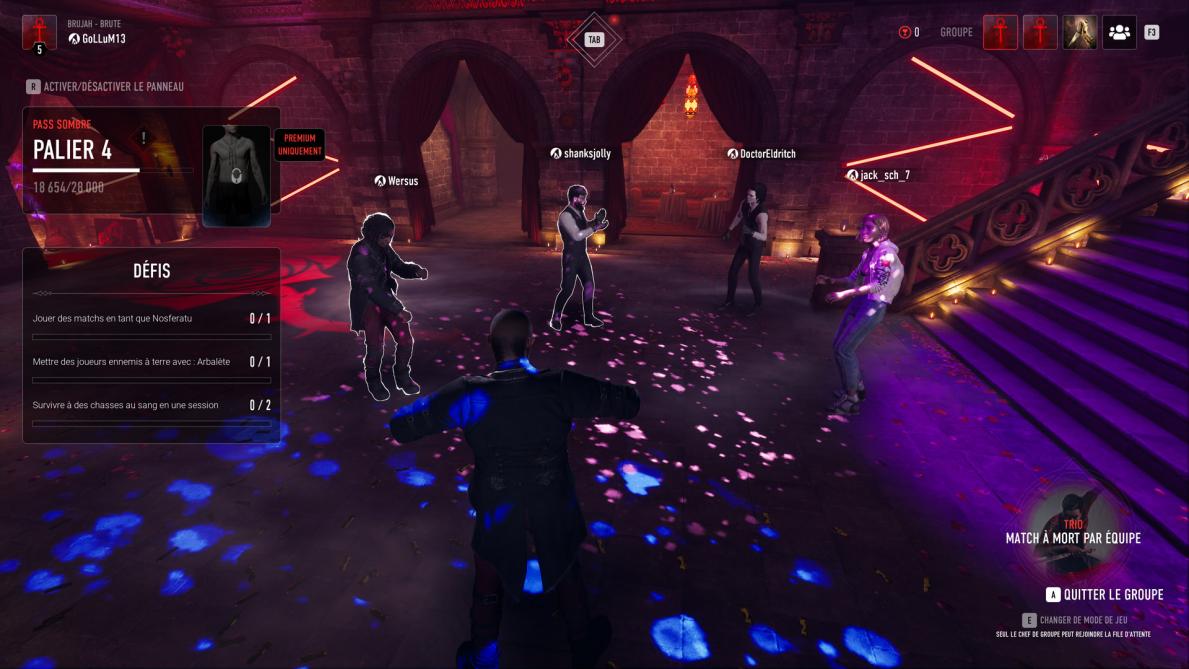Choose the Arbalète knockdown challenge row
Screen dimensions: 1189x669
151,363
